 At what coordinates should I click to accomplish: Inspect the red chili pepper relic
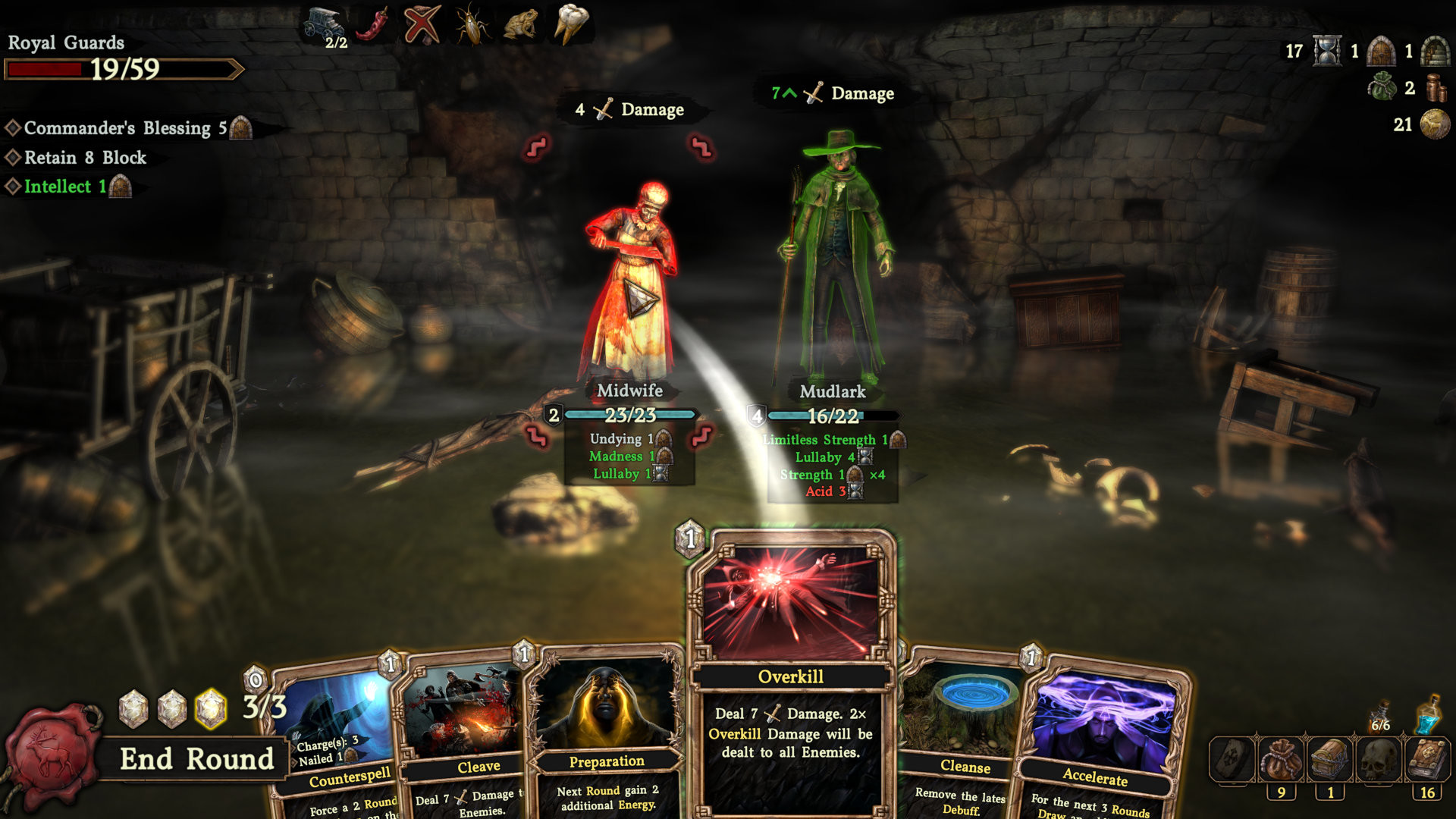click(x=372, y=24)
